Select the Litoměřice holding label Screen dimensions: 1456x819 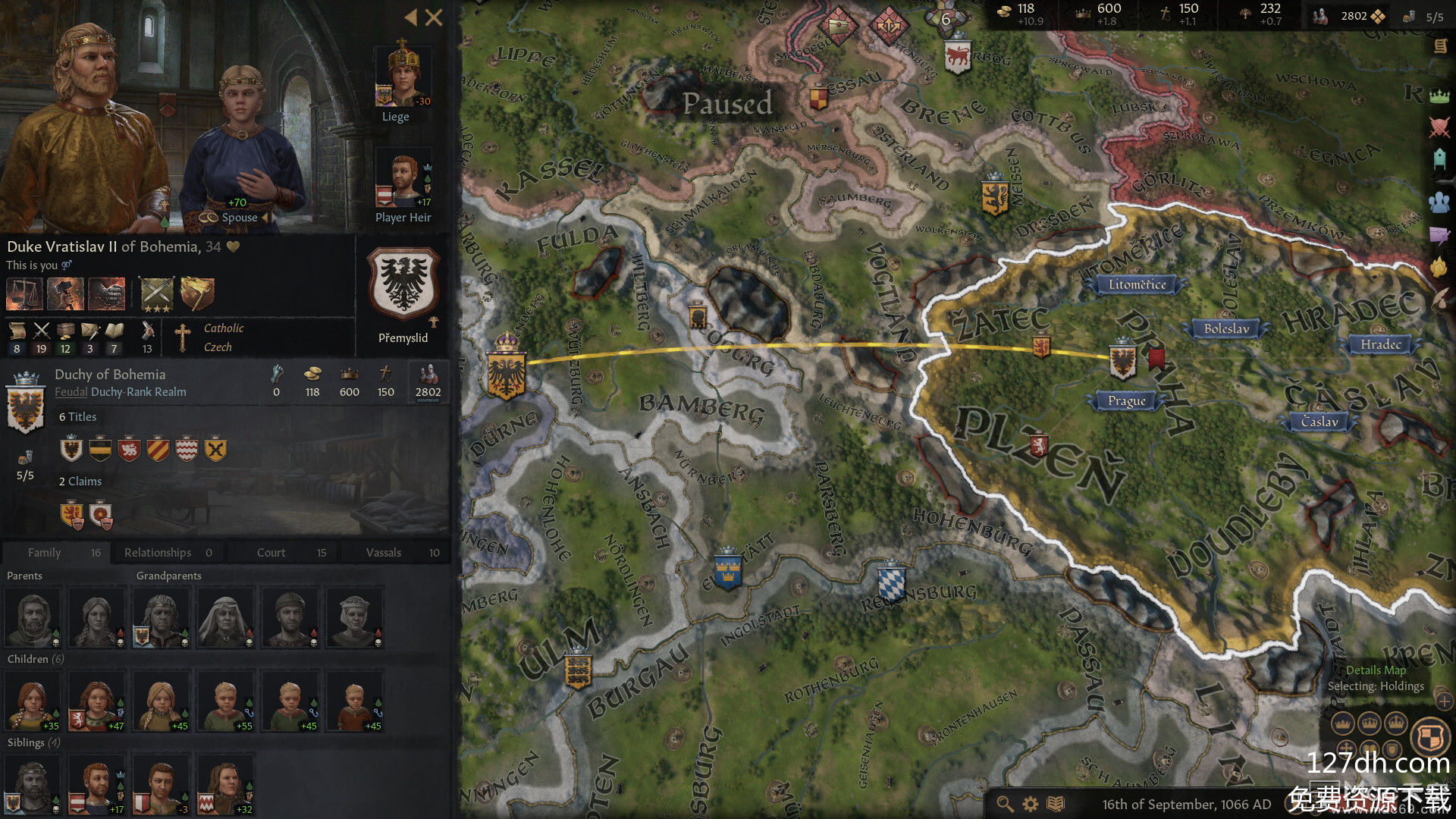coord(1137,284)
